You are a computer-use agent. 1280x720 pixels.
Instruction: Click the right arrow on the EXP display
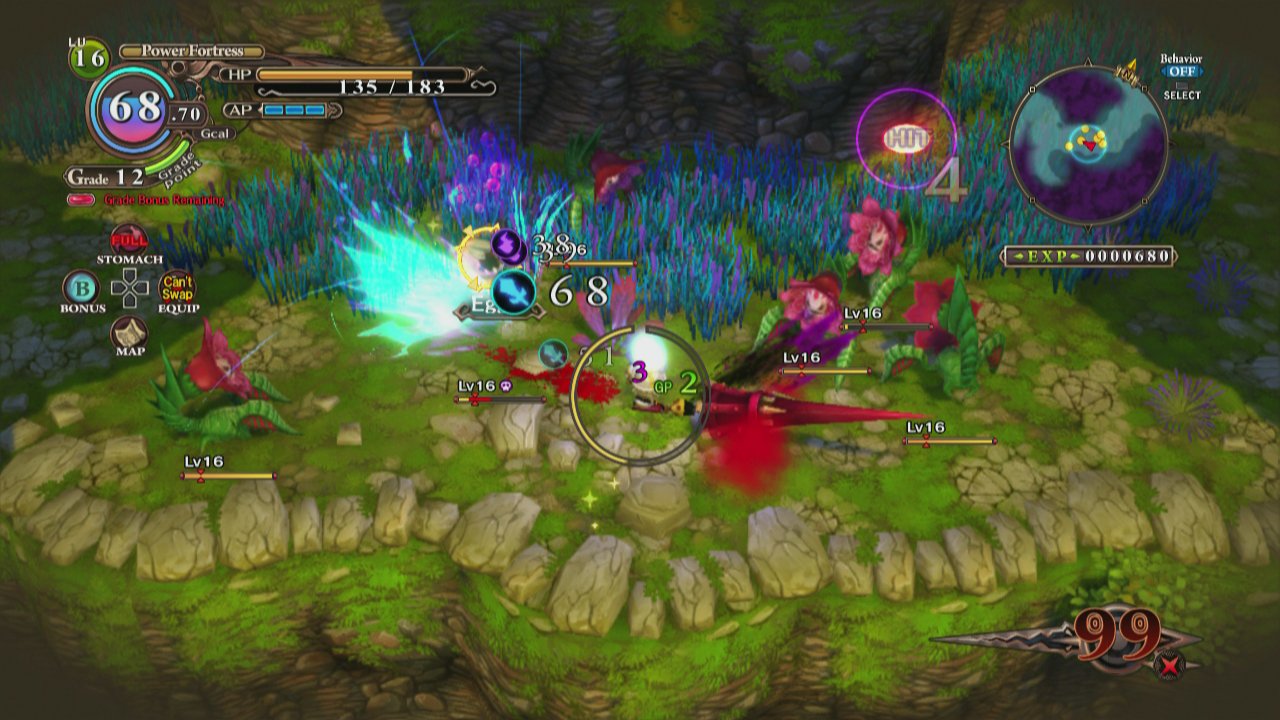coord(1075,256)
